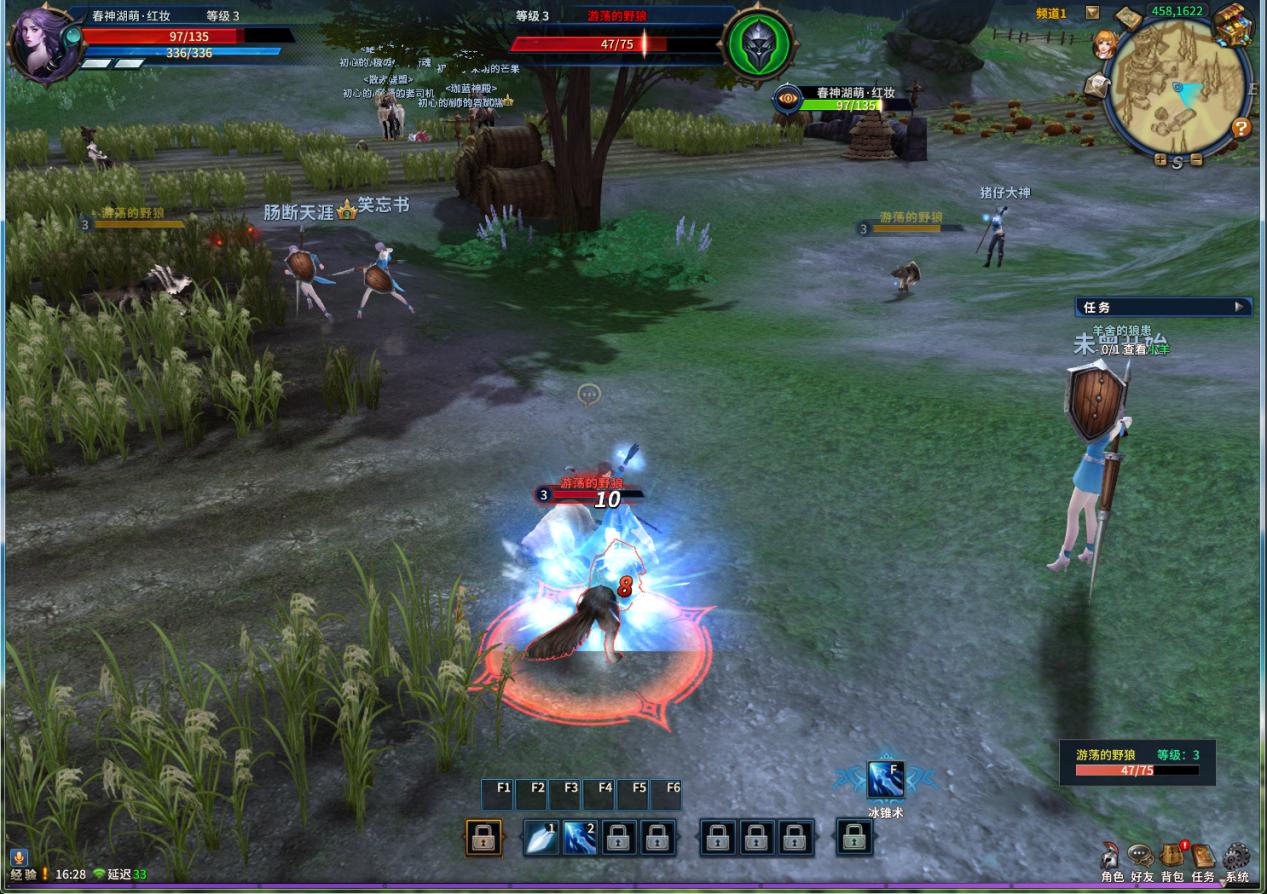
Task: Open the orange question mark help
Action: pos(1241,128)
